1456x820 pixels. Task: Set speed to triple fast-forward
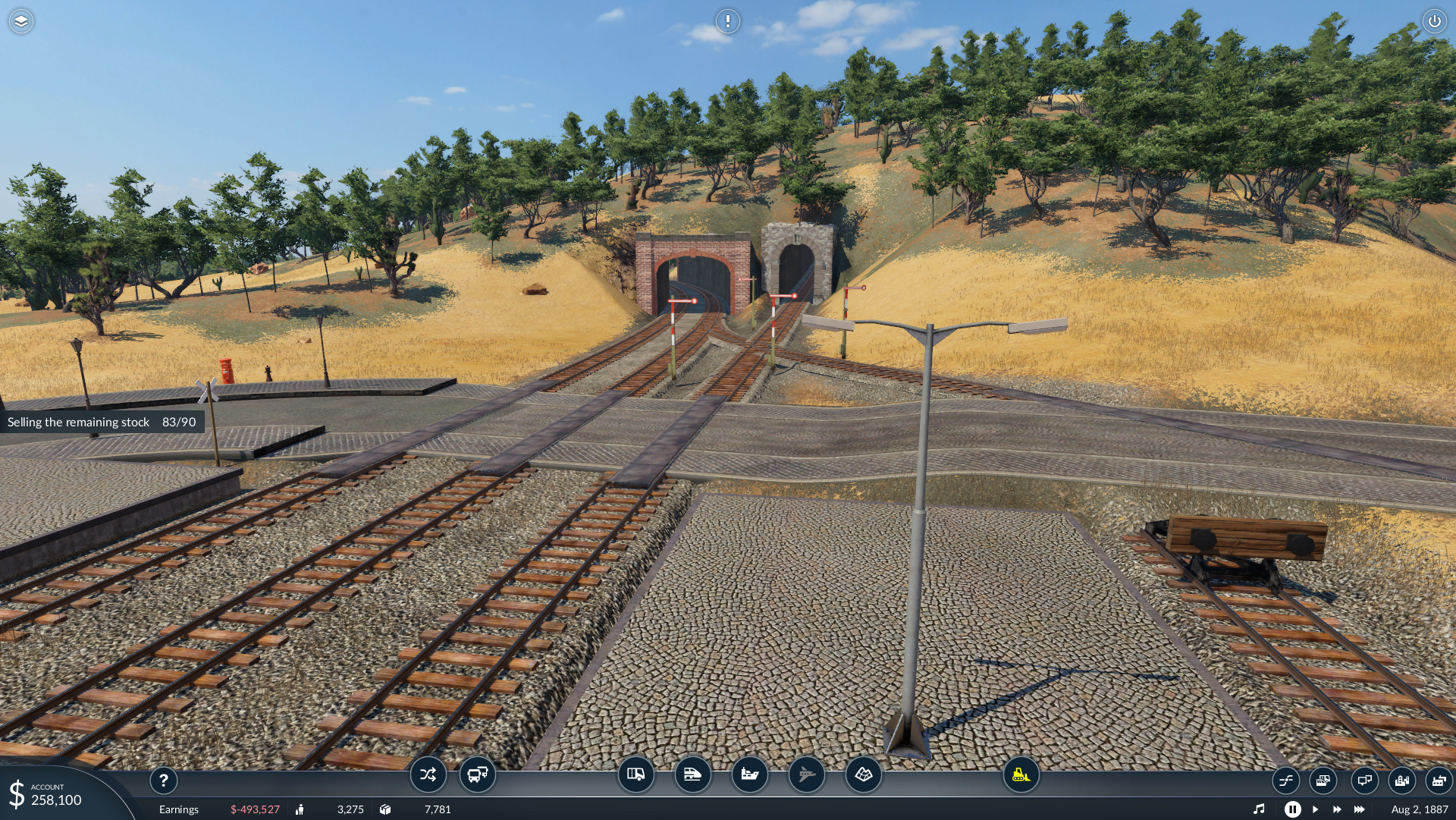(1360, 809)
